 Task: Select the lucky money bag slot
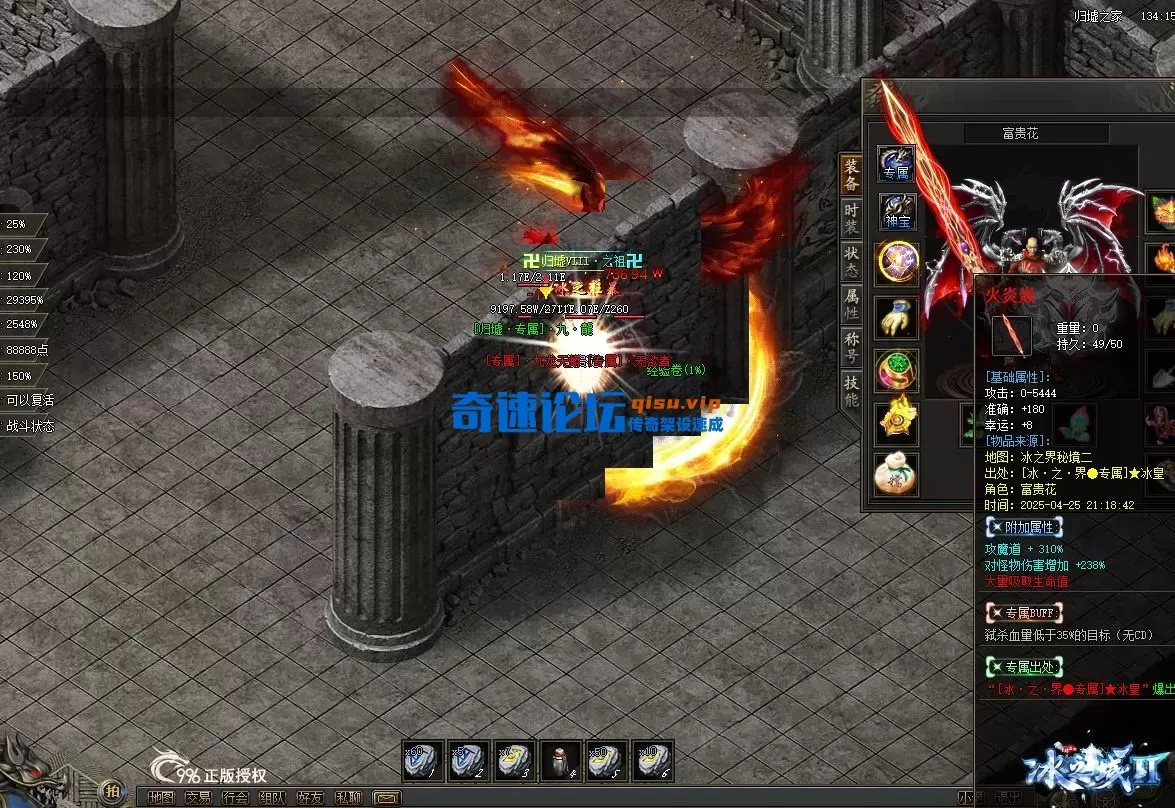click(896, 474)
